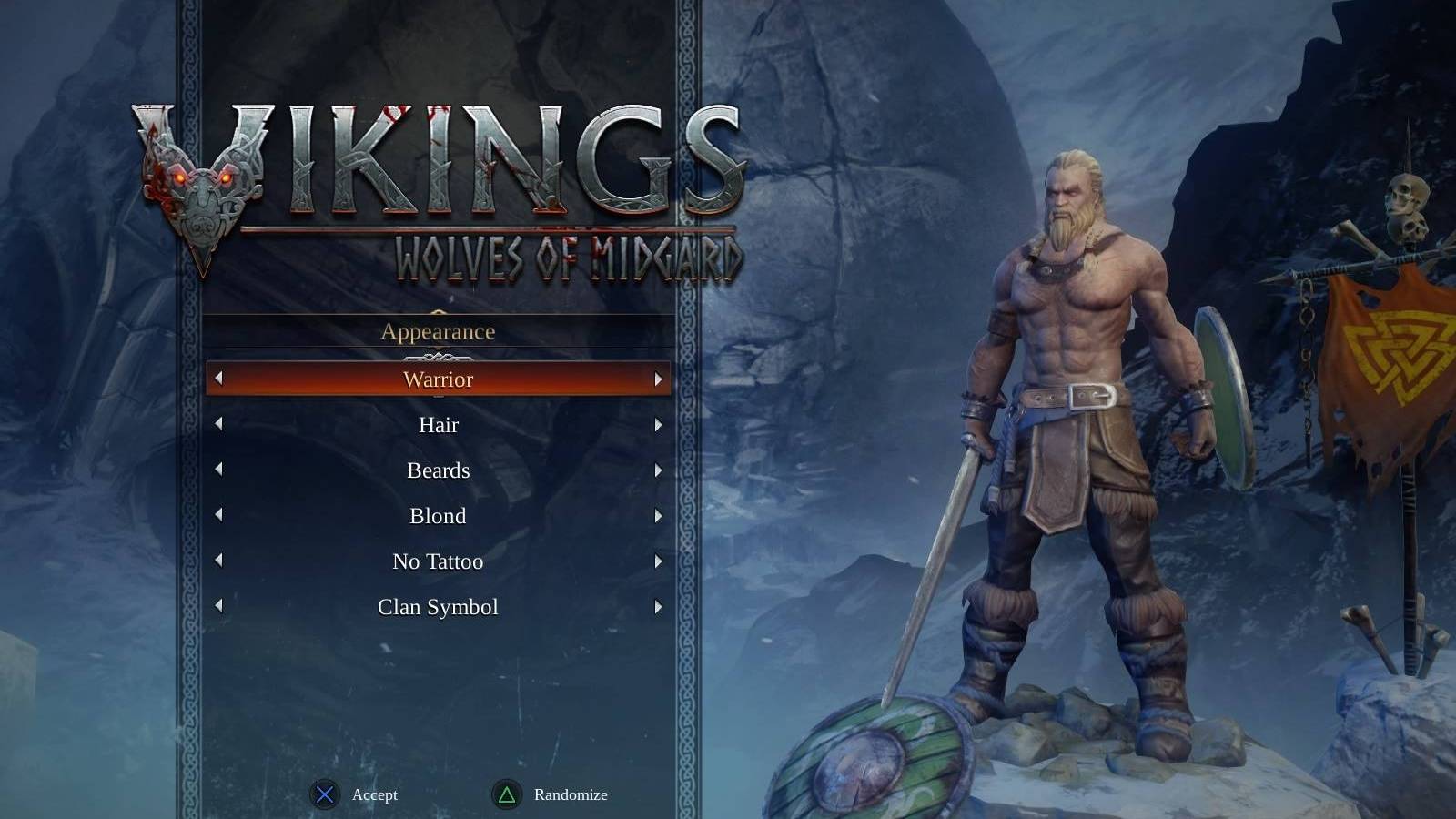Image resolution: width=1456 pixels, height=819 pixels.
Task: Click the left arrow on the Hair row
Action: (218, 425)
